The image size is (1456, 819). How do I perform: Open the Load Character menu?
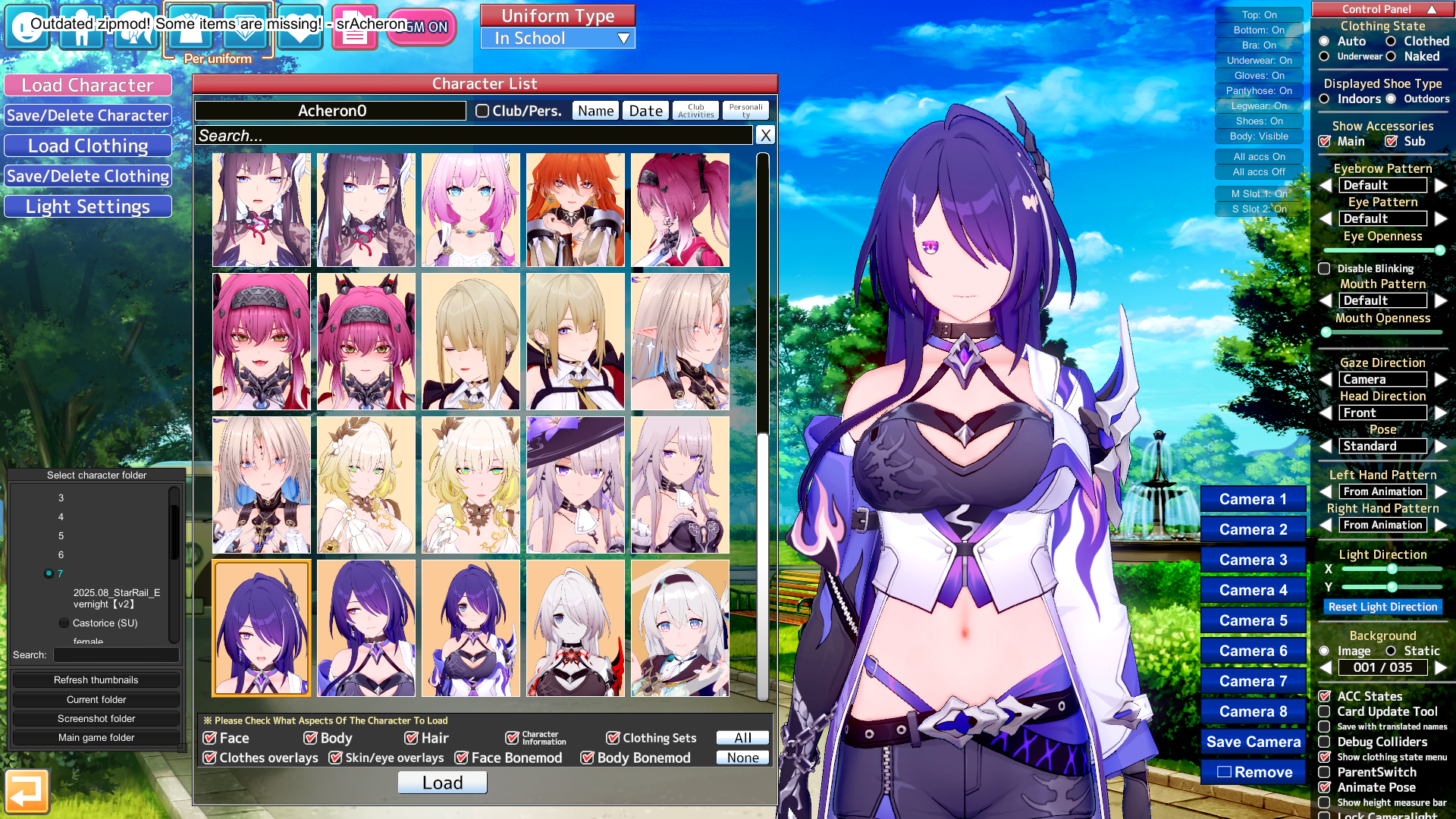tap(88, 85)
